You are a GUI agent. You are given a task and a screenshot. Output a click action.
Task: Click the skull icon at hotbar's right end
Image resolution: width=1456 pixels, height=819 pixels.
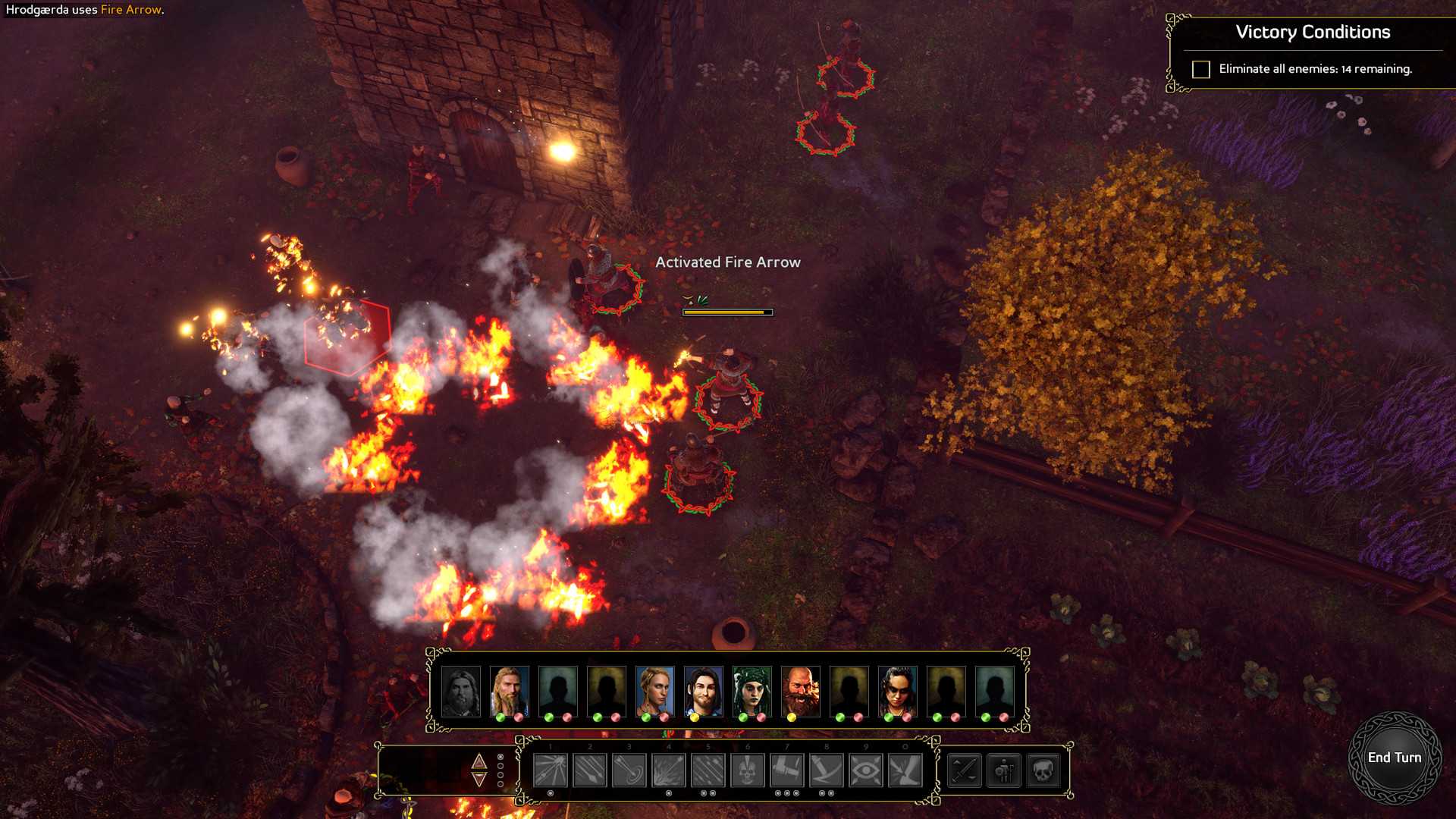(x=1045, y=771)
